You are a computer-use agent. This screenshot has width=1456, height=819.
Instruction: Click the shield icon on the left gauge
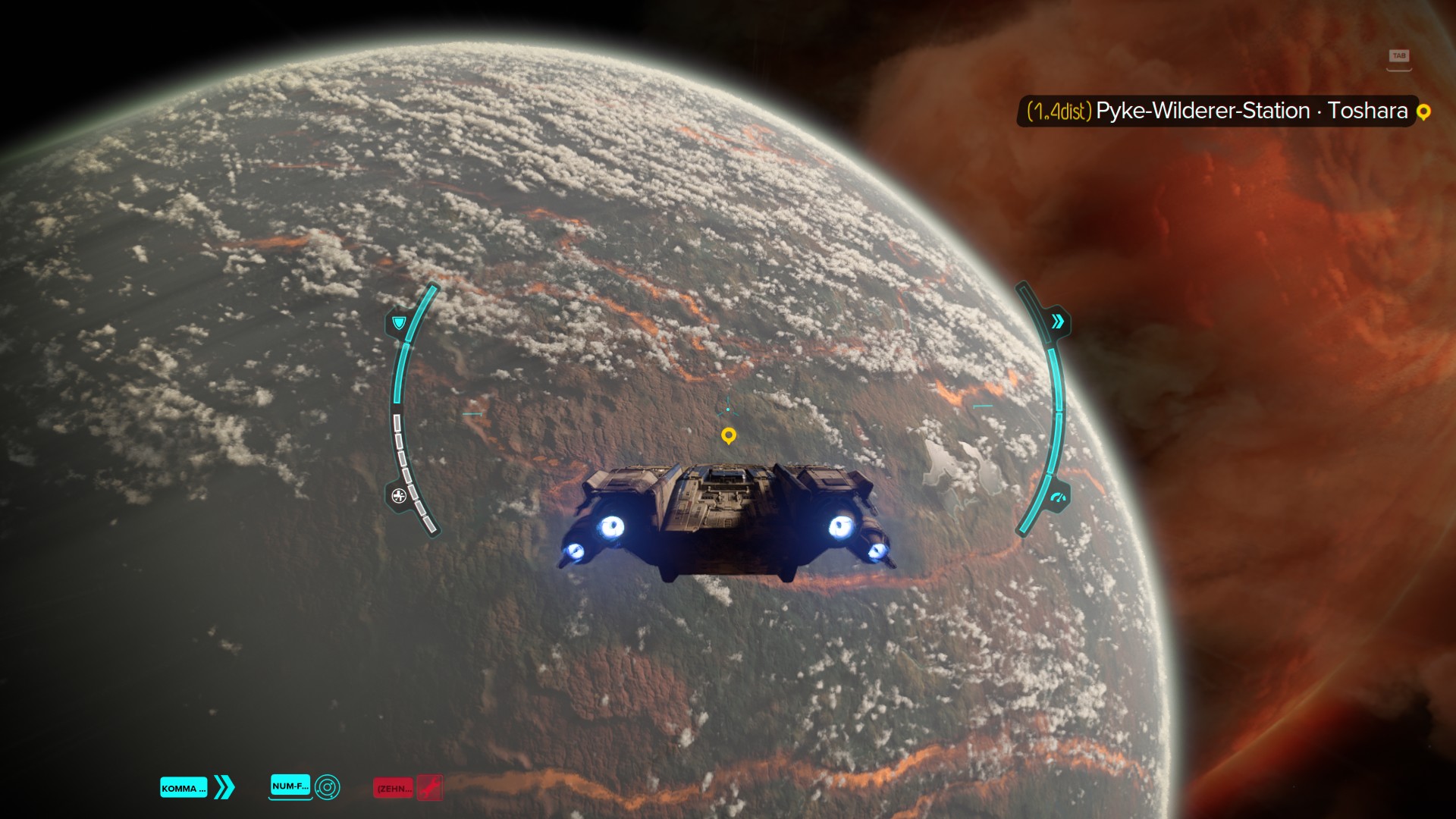tap(398, 323)
